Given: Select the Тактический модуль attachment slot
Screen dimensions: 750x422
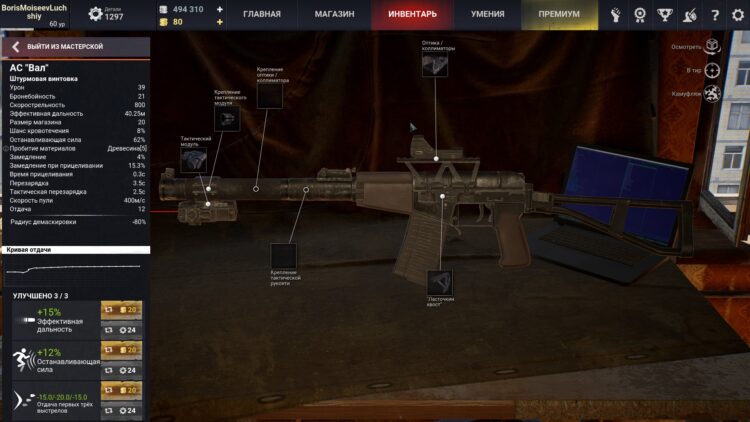Looking at the screenshot, I should (x=195, y=157).
